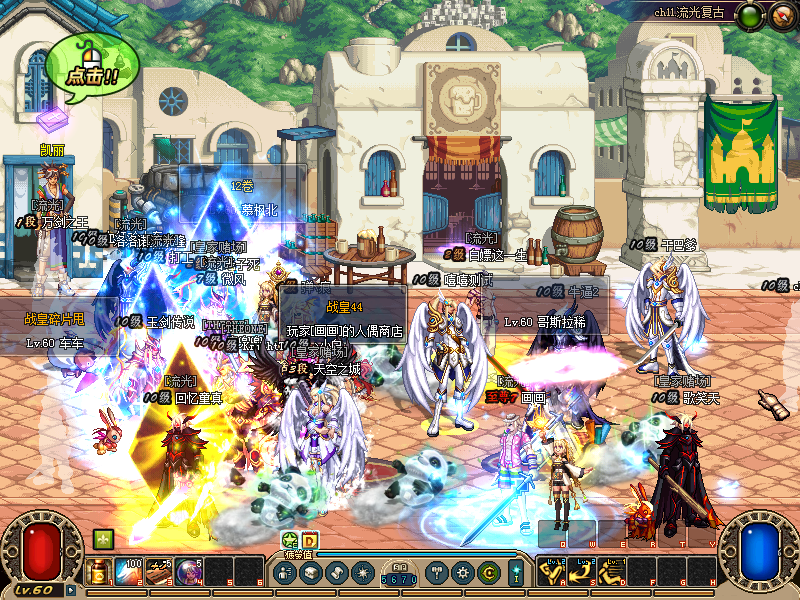Open the hammer menu icon
The width and height of the screenshot is (800, 600).
[439, 573]
